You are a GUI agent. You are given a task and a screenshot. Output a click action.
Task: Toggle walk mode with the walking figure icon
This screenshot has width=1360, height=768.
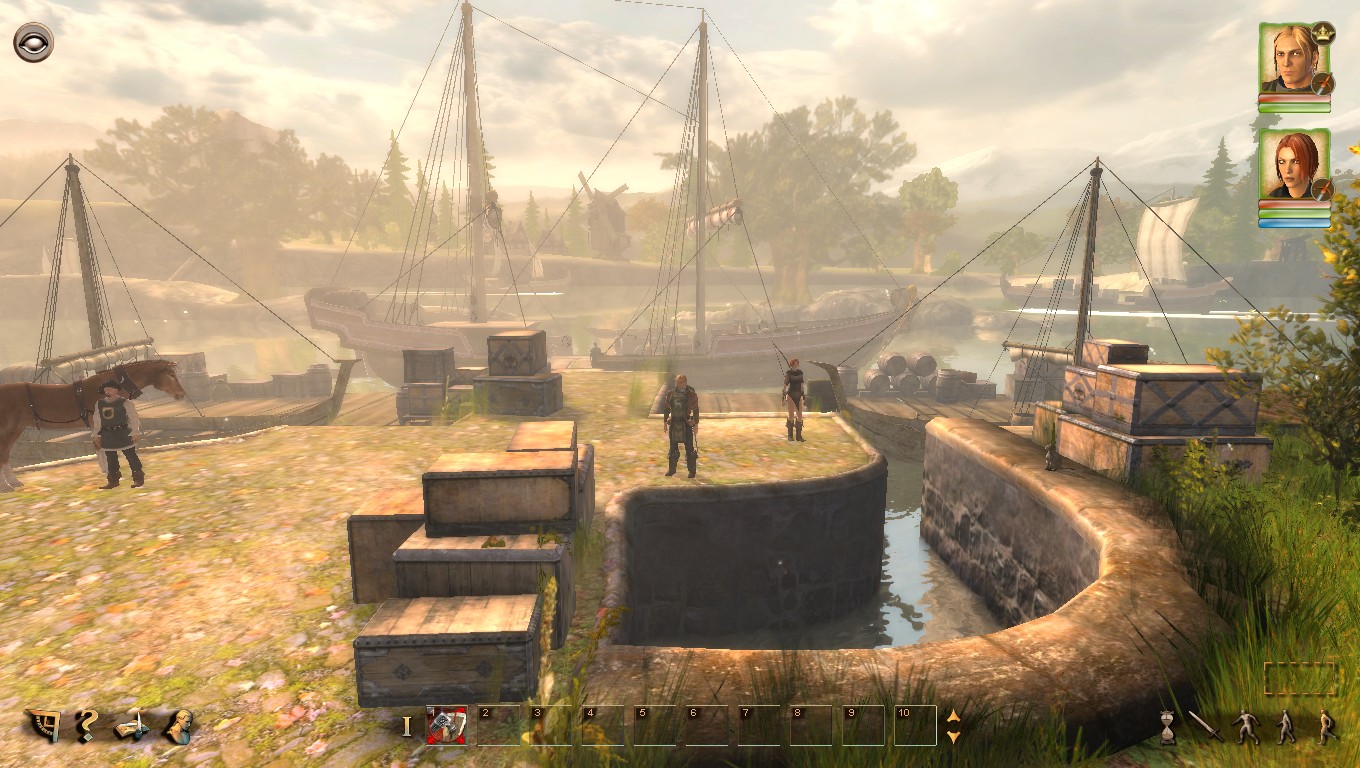pyautogui.click(x=1286, y=727)
